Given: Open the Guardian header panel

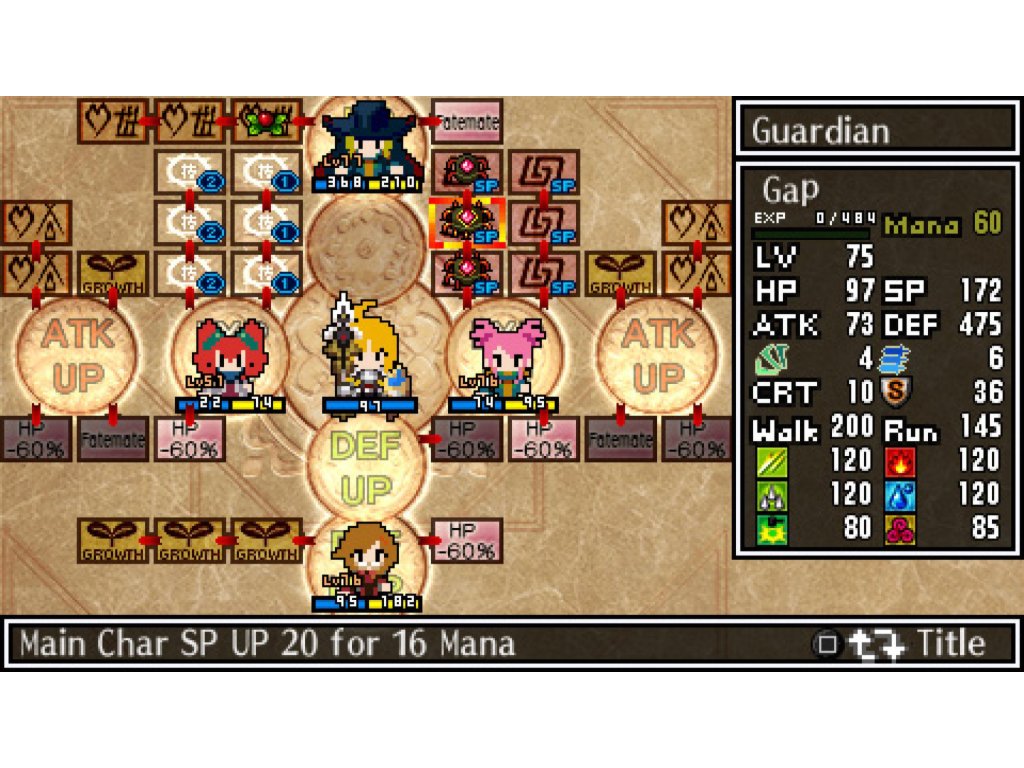Looking at the screenshot, I should point(875,129).
